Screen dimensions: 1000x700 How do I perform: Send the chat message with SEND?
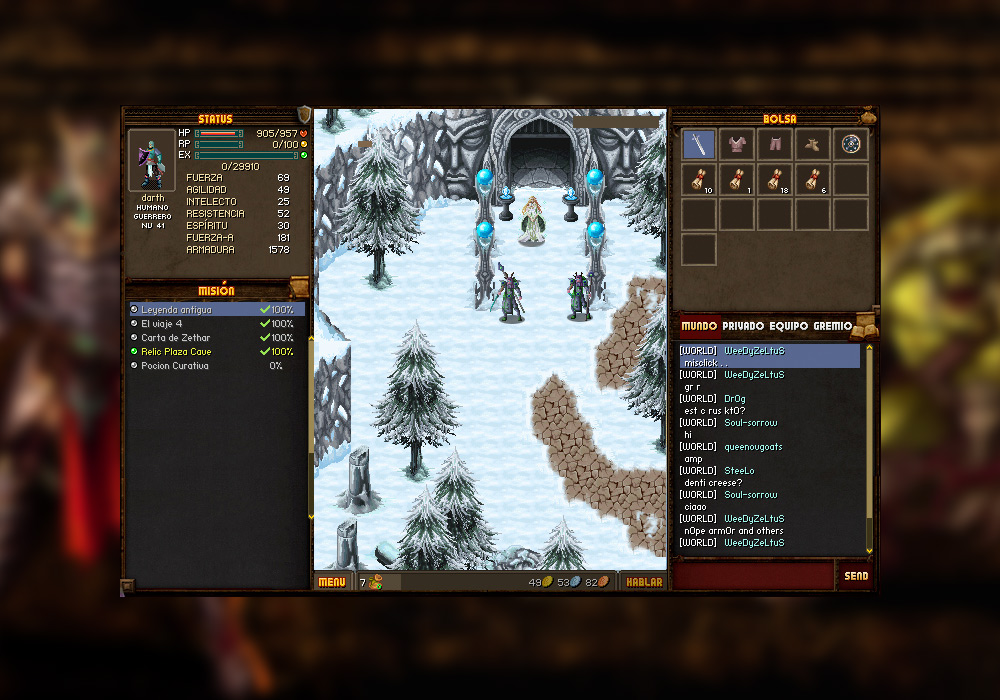tap(856, 576)
